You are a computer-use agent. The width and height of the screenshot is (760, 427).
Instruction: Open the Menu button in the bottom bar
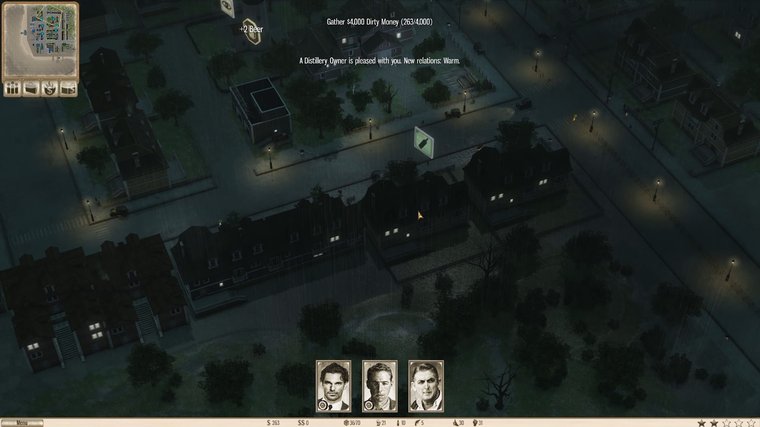pyautogui.click(x=22, y=422)
